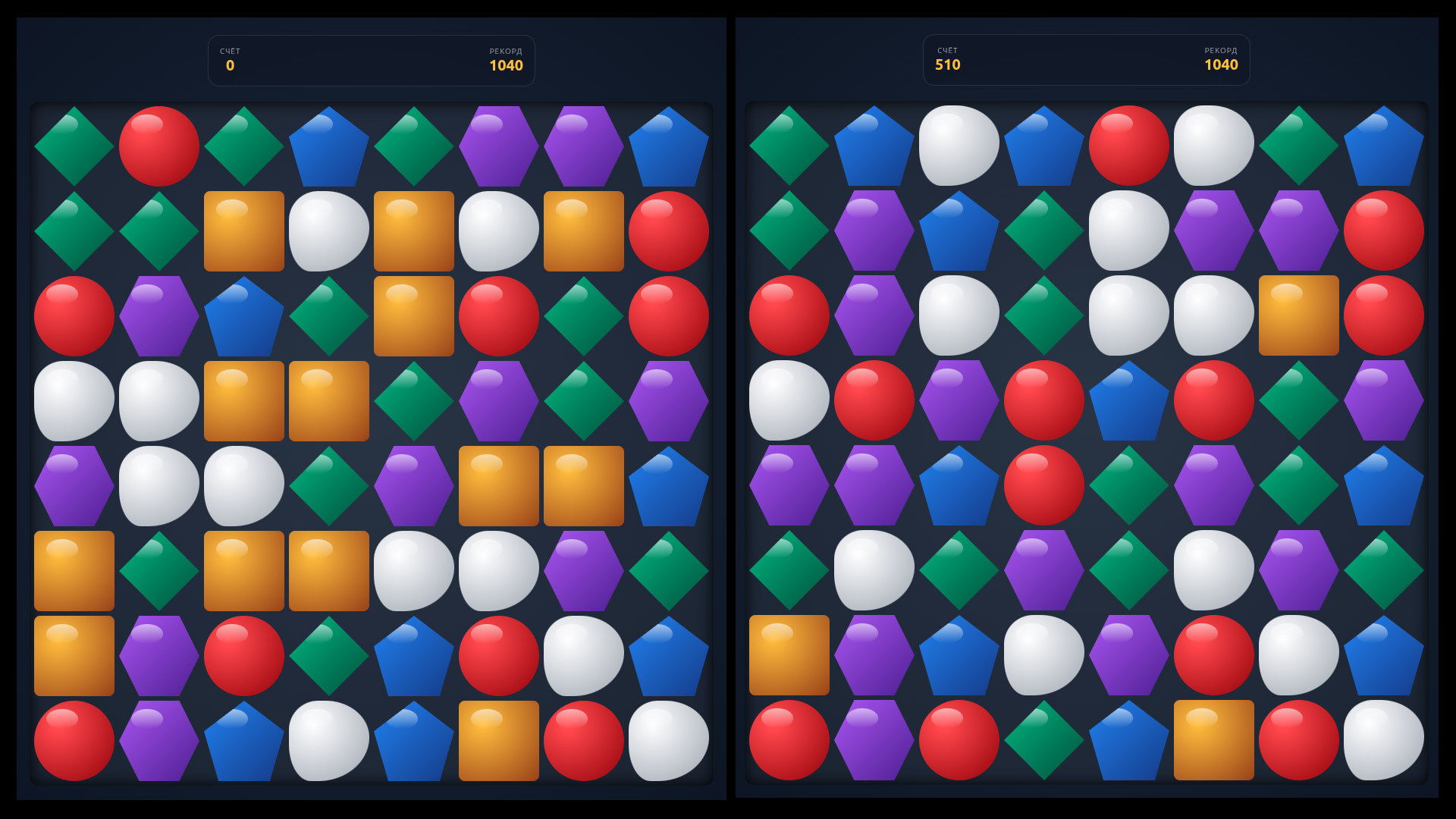Click the white blob at the right board's bottom-right corner
The image size is (1456, 819).
coord(1383,740)
